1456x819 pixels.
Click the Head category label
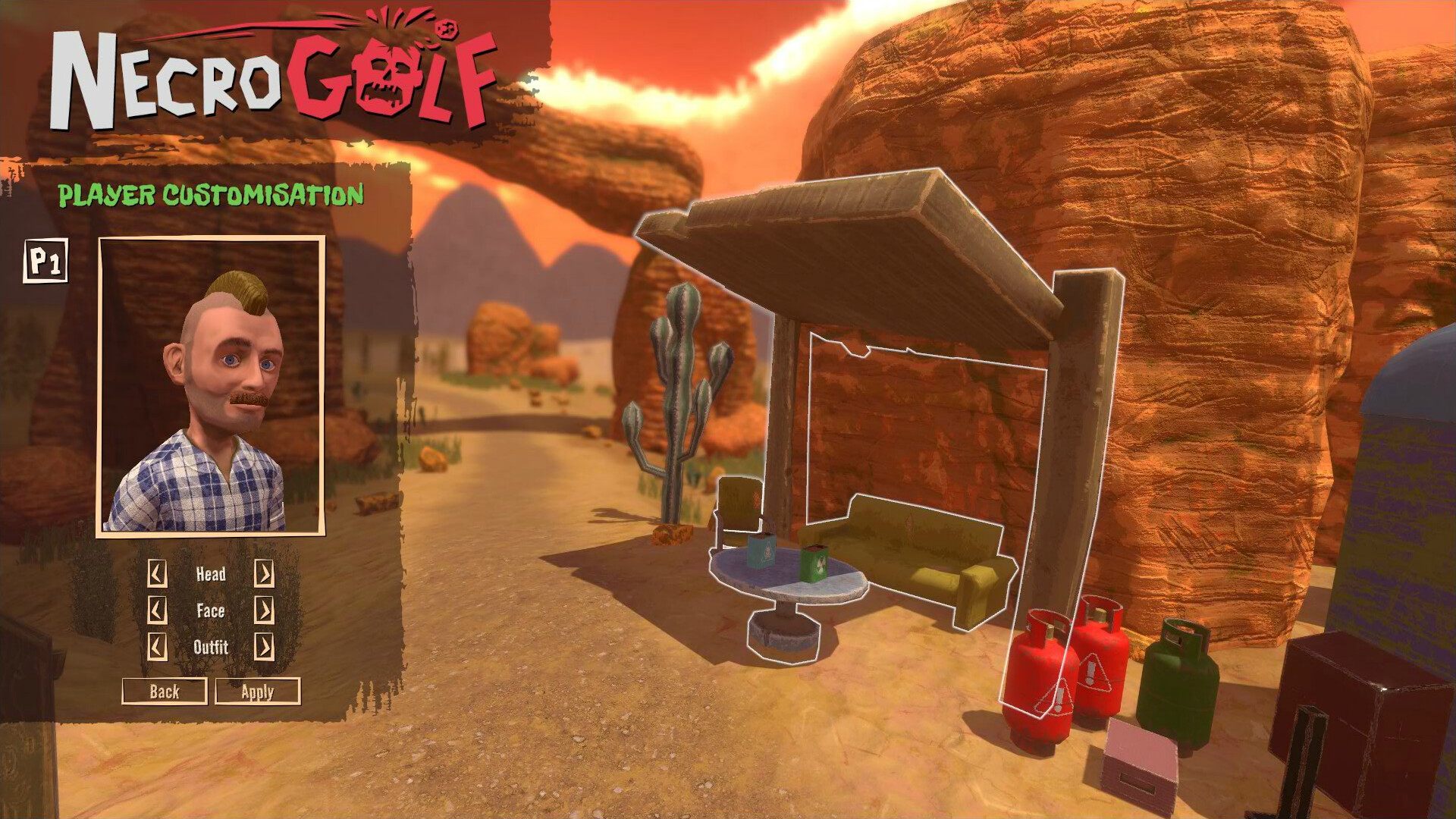(x=210, y=574)
